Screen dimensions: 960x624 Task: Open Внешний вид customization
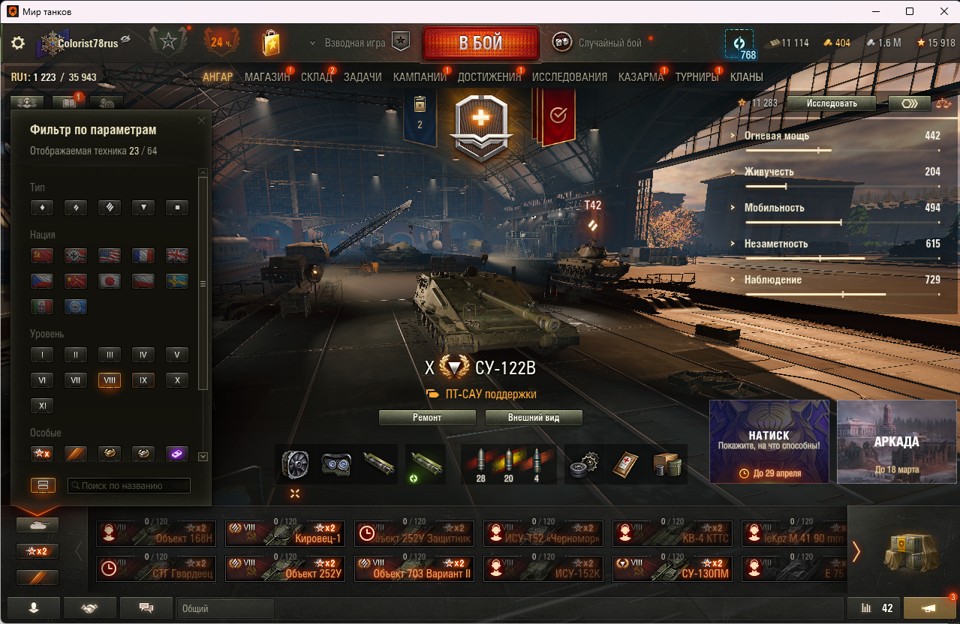[x=533, y=418]
